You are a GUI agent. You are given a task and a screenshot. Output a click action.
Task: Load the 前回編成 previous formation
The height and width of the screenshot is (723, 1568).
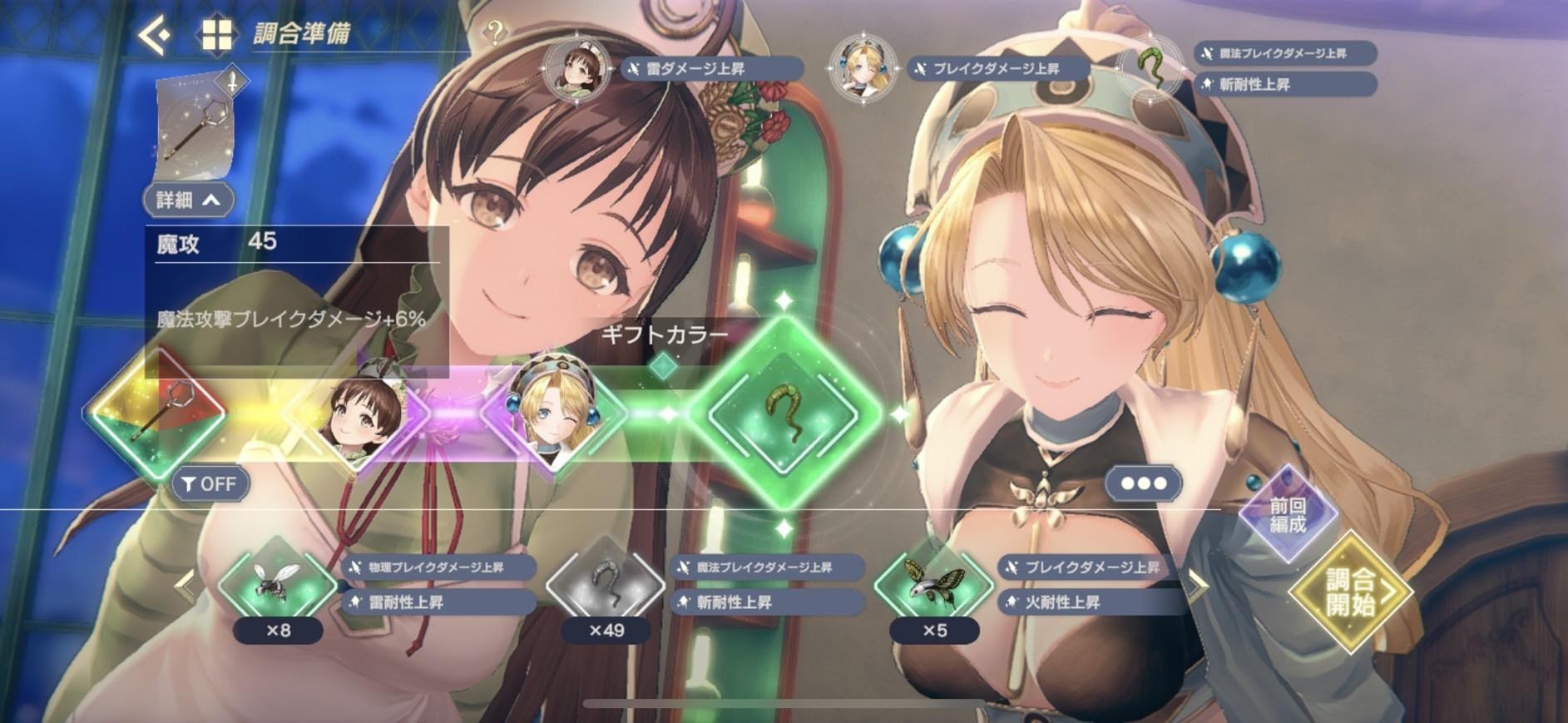pyautogui.click(x=1288, y=515)
